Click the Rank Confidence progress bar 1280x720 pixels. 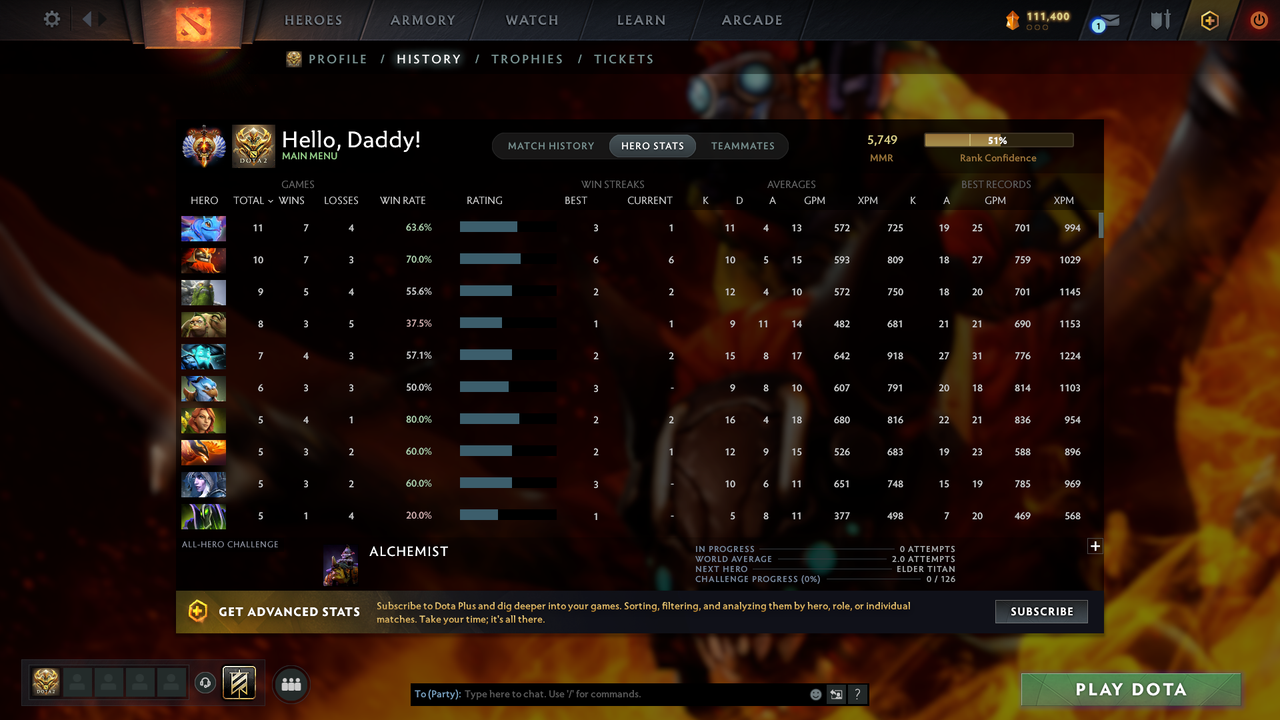[x=998, y=139]
